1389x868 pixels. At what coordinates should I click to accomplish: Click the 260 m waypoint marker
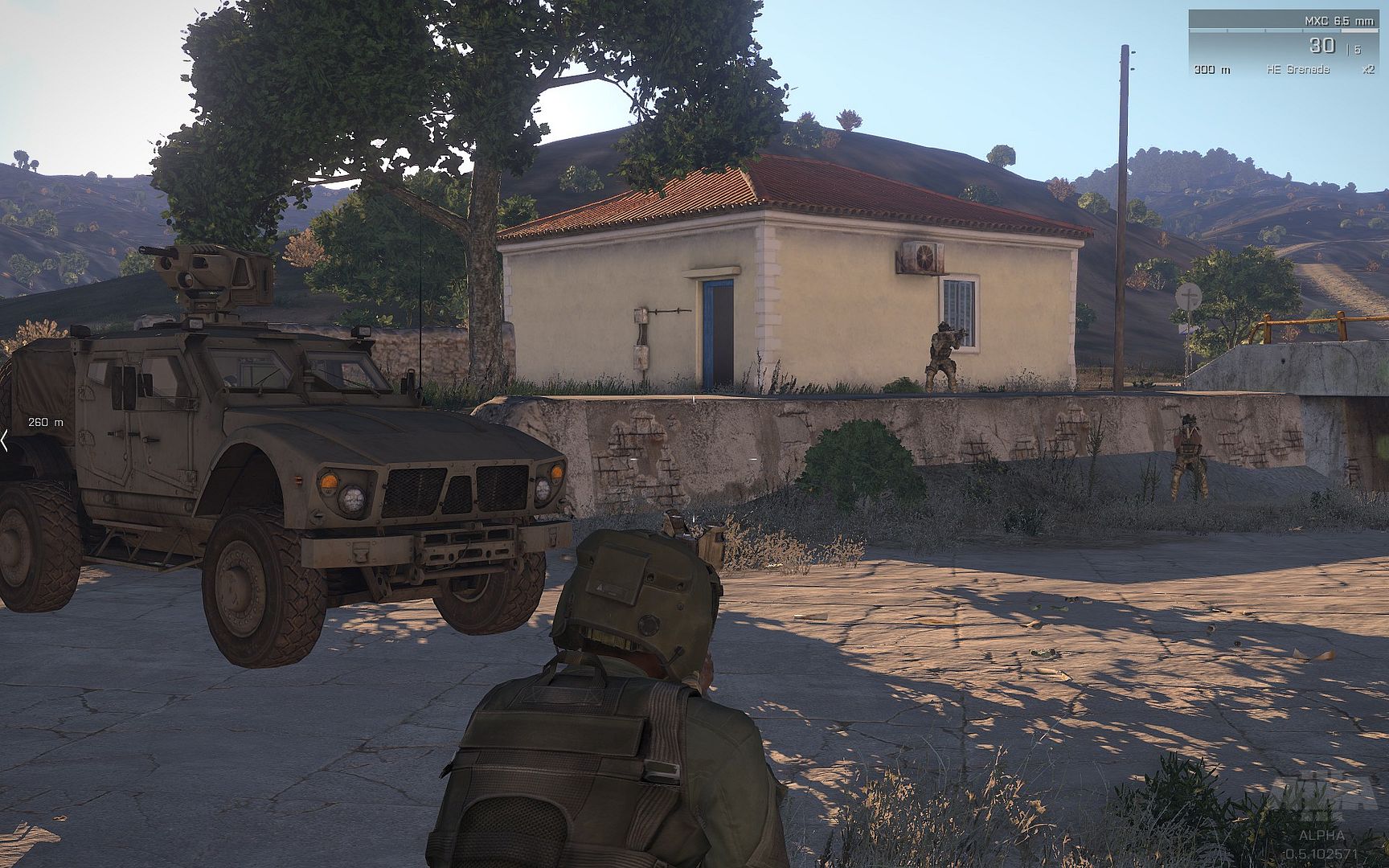pos(44,422)
